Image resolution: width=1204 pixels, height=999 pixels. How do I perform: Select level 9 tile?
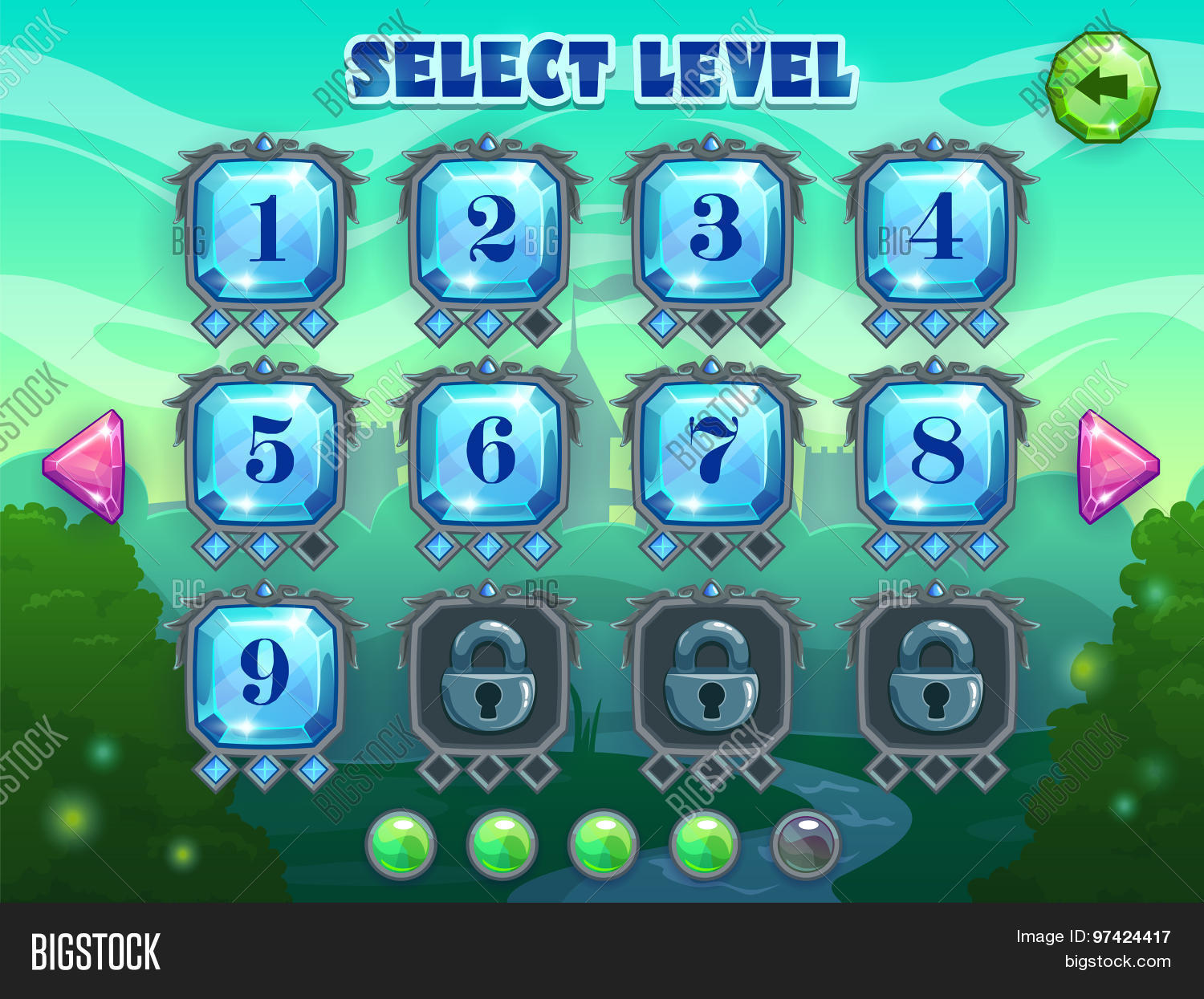[266, 676]
